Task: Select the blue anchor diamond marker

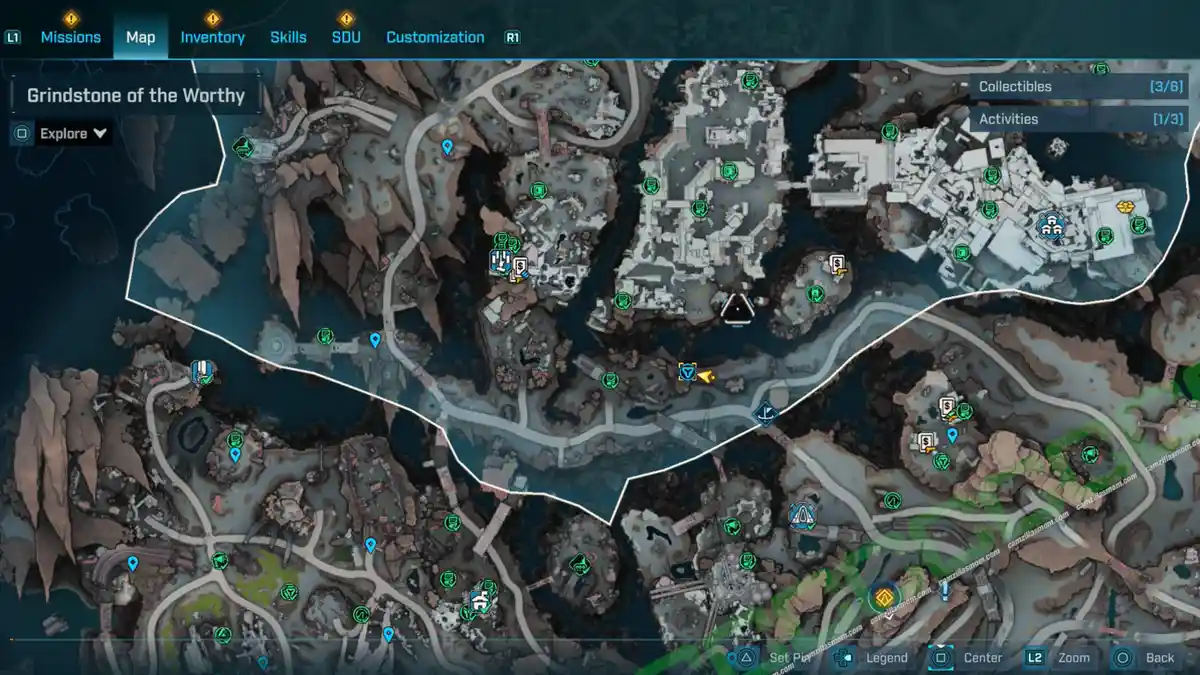Action: pyautogui.click(x=766, y=411)
